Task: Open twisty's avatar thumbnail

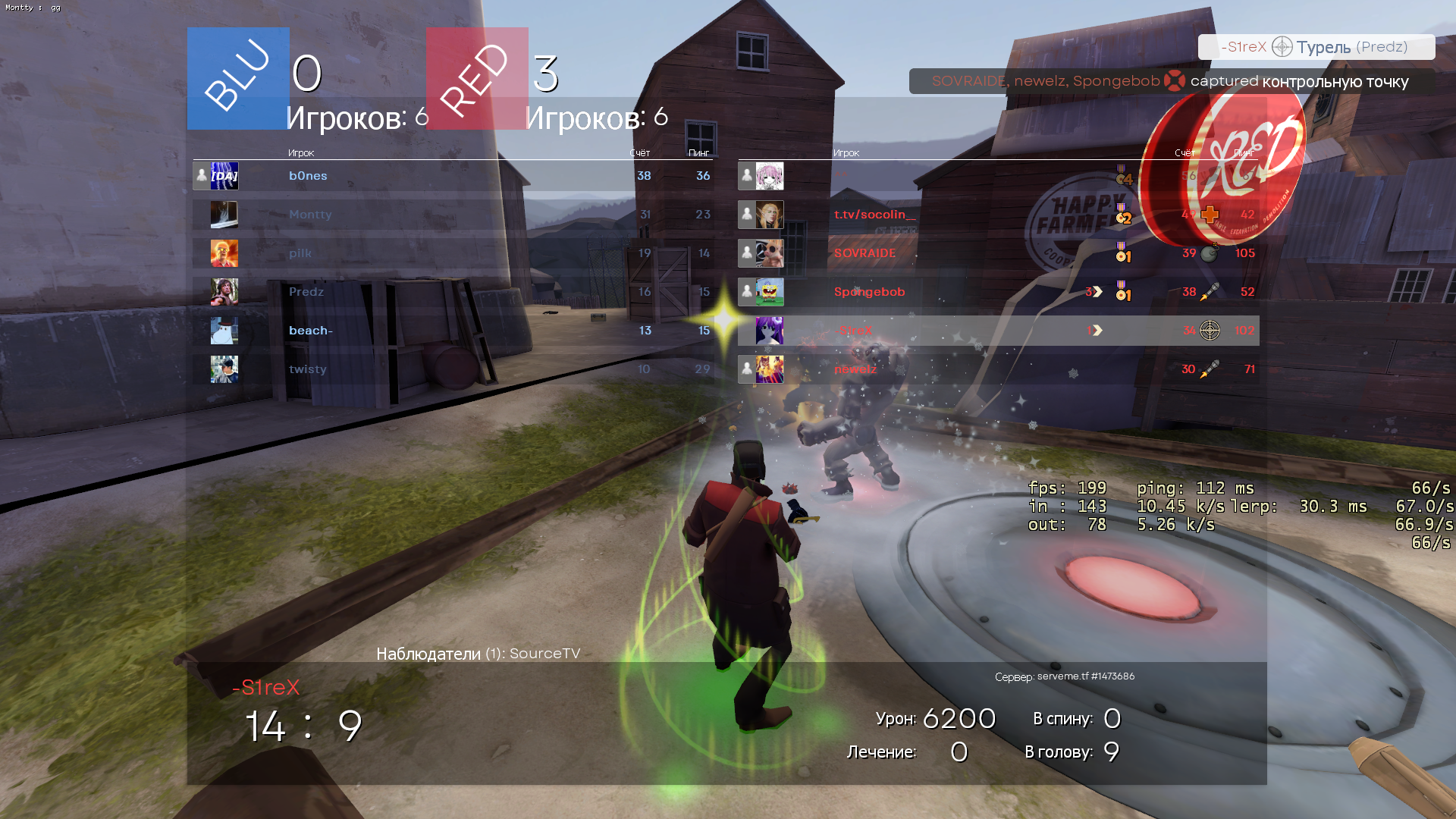Action: pyautogui.click(x=224, y=369)
